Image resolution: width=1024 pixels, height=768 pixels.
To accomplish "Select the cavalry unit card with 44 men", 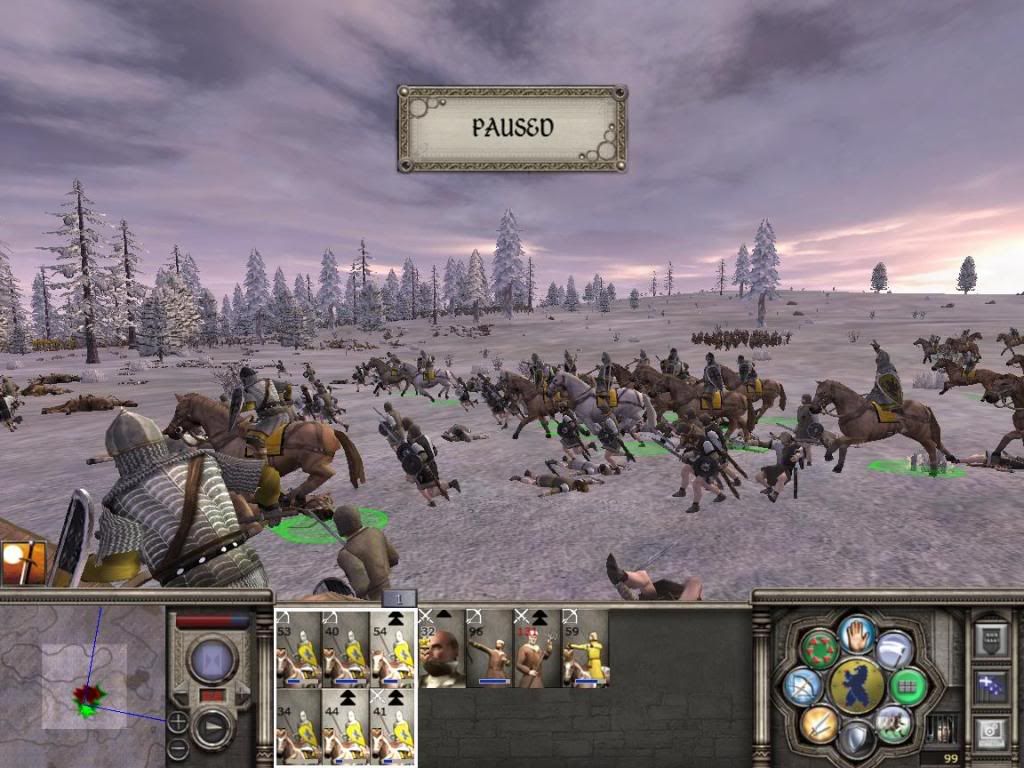I will tap(345, 725).
